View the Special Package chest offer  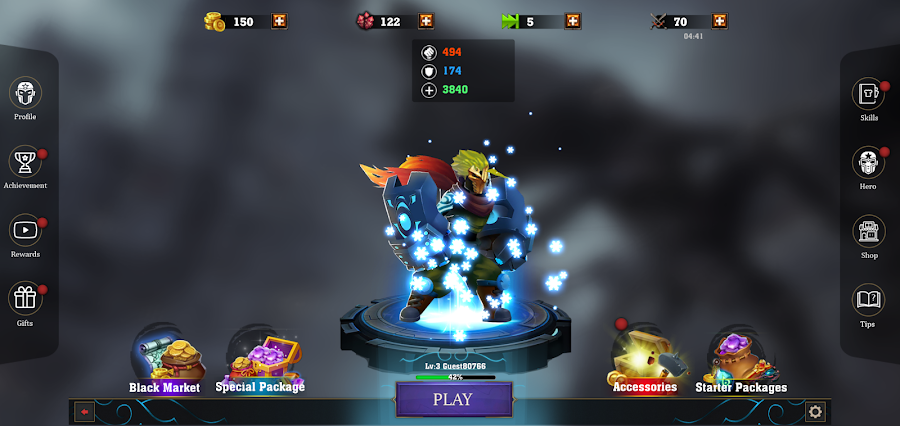259,362
